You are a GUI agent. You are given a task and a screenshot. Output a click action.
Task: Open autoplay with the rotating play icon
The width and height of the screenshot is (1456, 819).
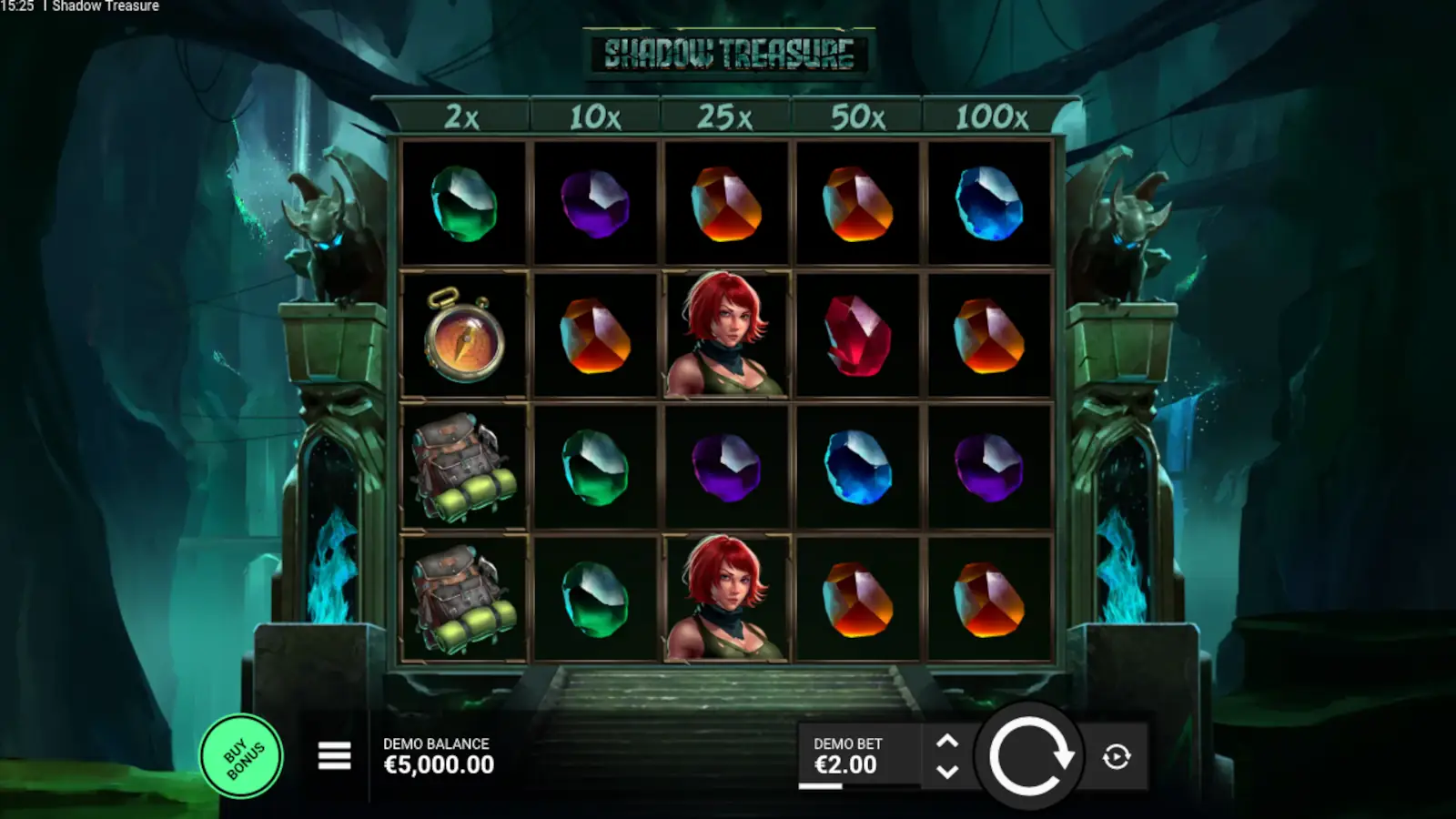[1115, 756]
